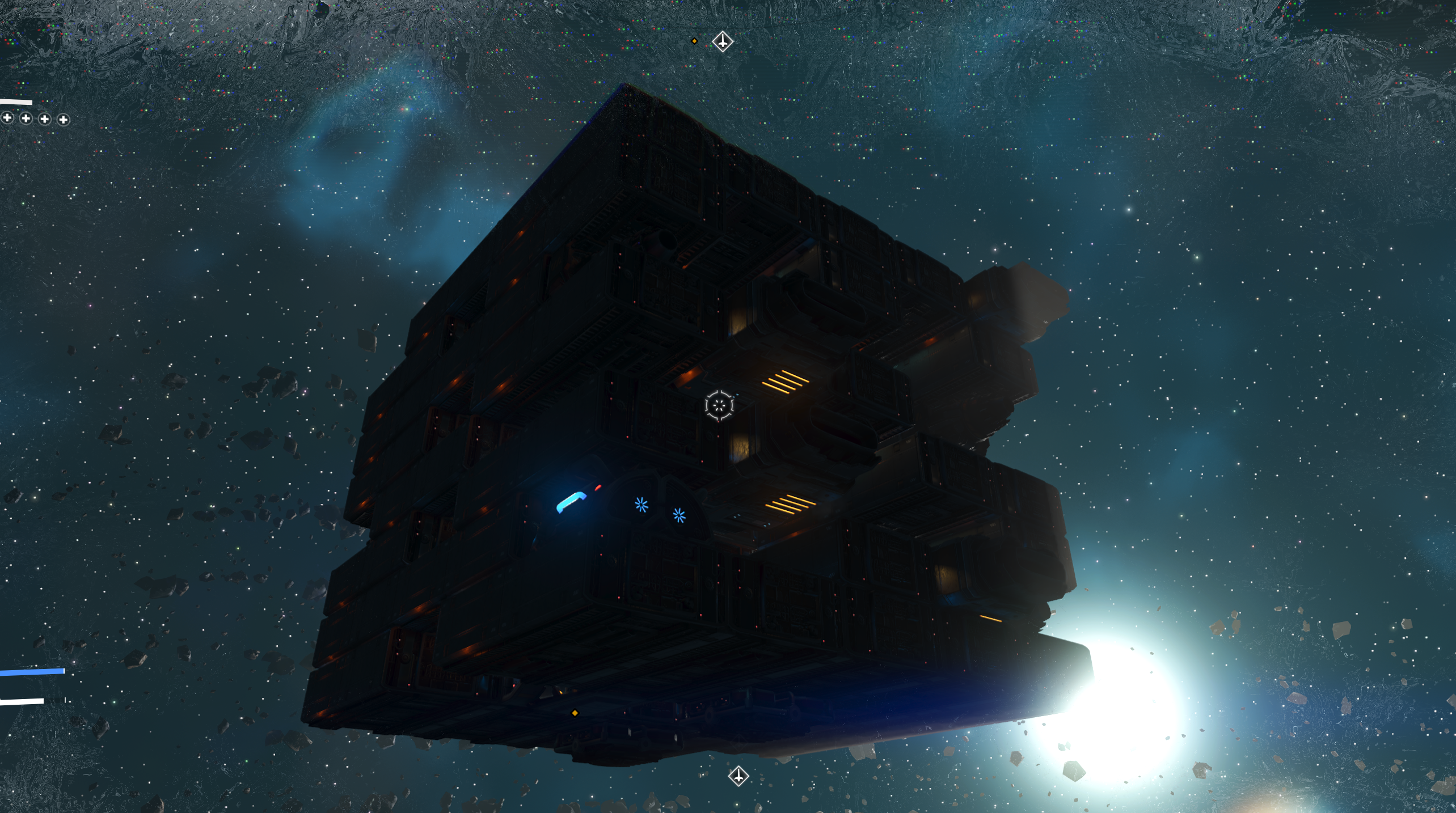
Task: Target the orange diamond on the station's underside
Action: (x=575, y=713)
